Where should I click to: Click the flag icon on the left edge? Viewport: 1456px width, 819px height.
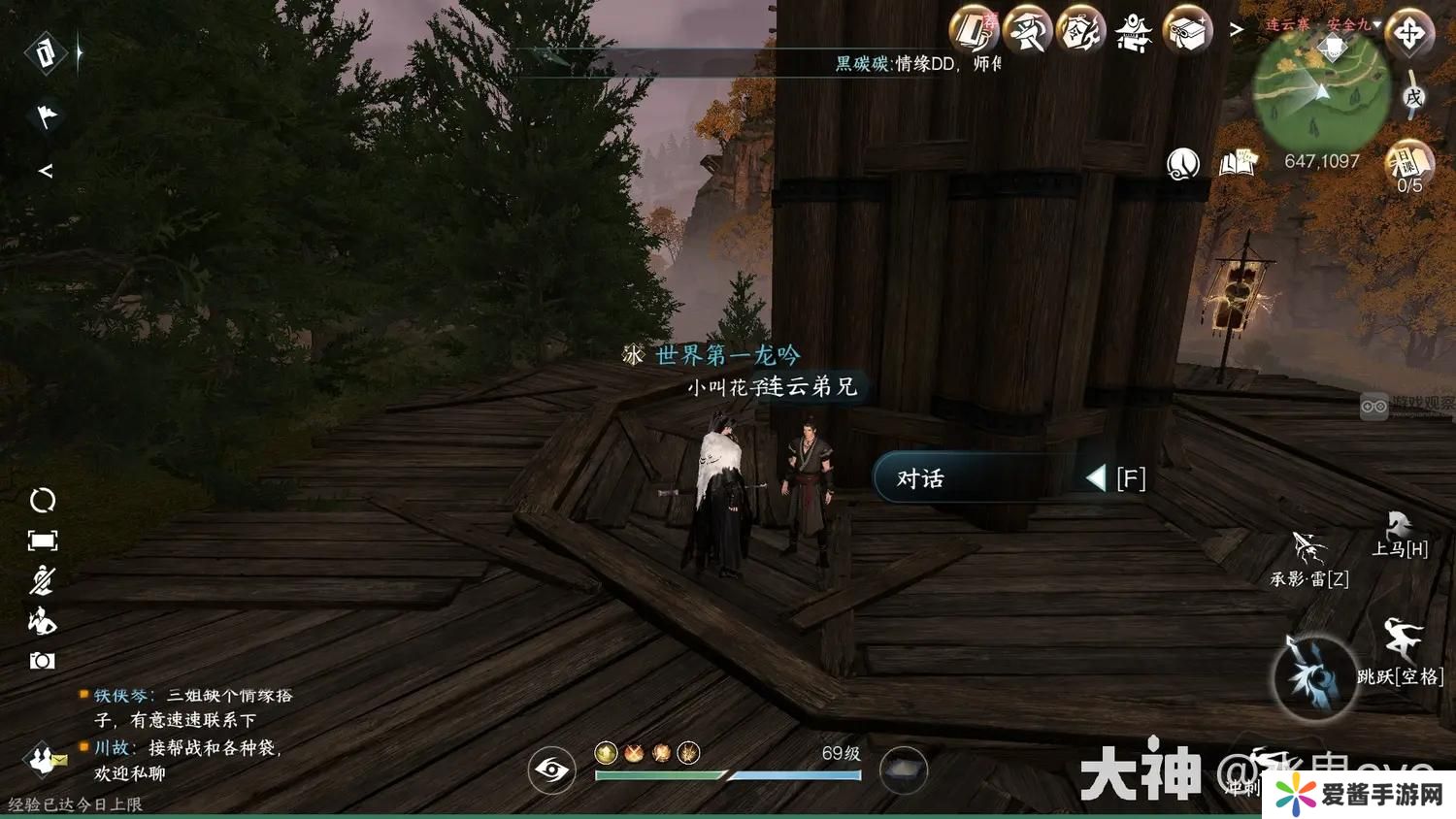pos(46,115)
